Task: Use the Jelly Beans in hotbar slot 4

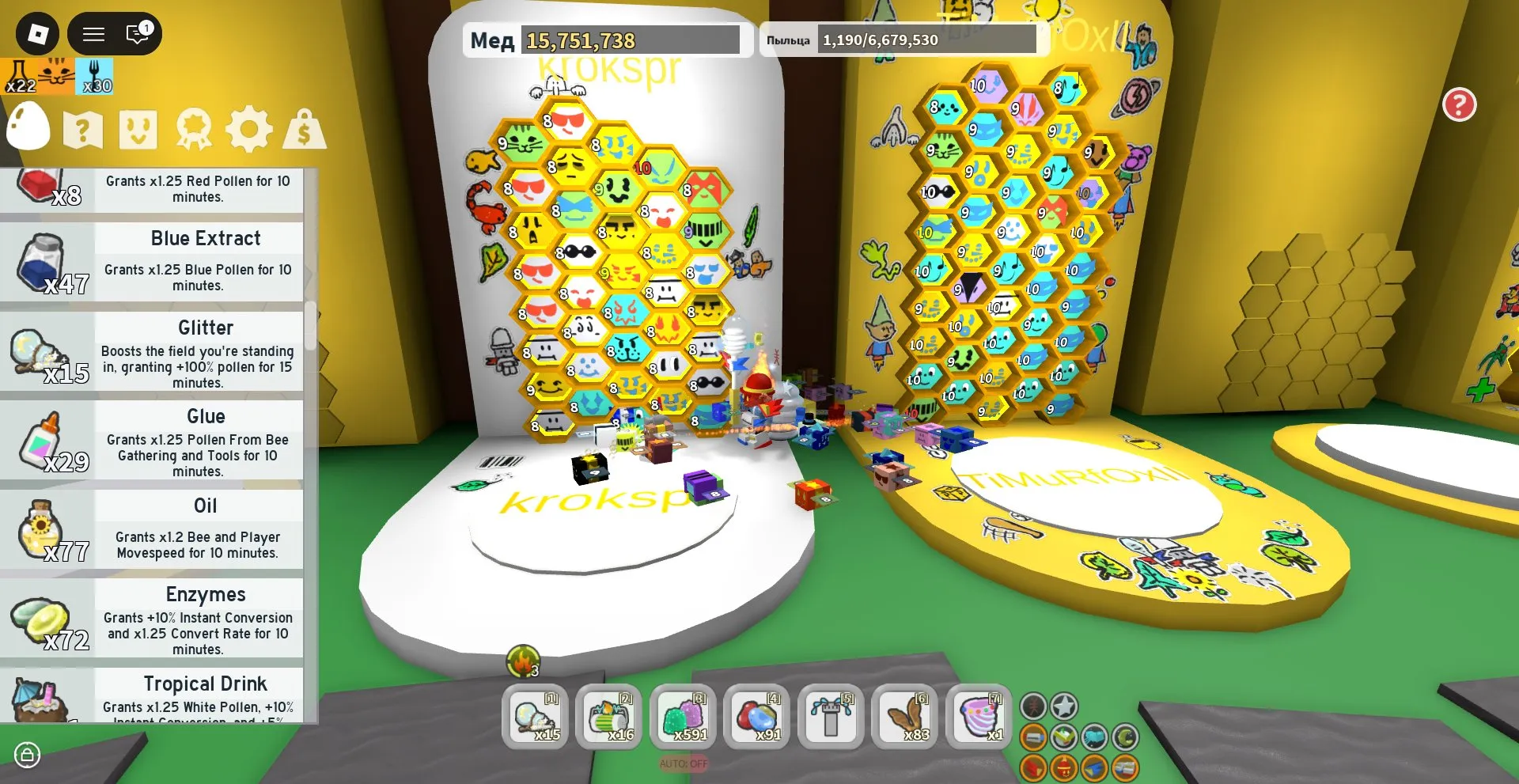Action: (x=756, y=718)
